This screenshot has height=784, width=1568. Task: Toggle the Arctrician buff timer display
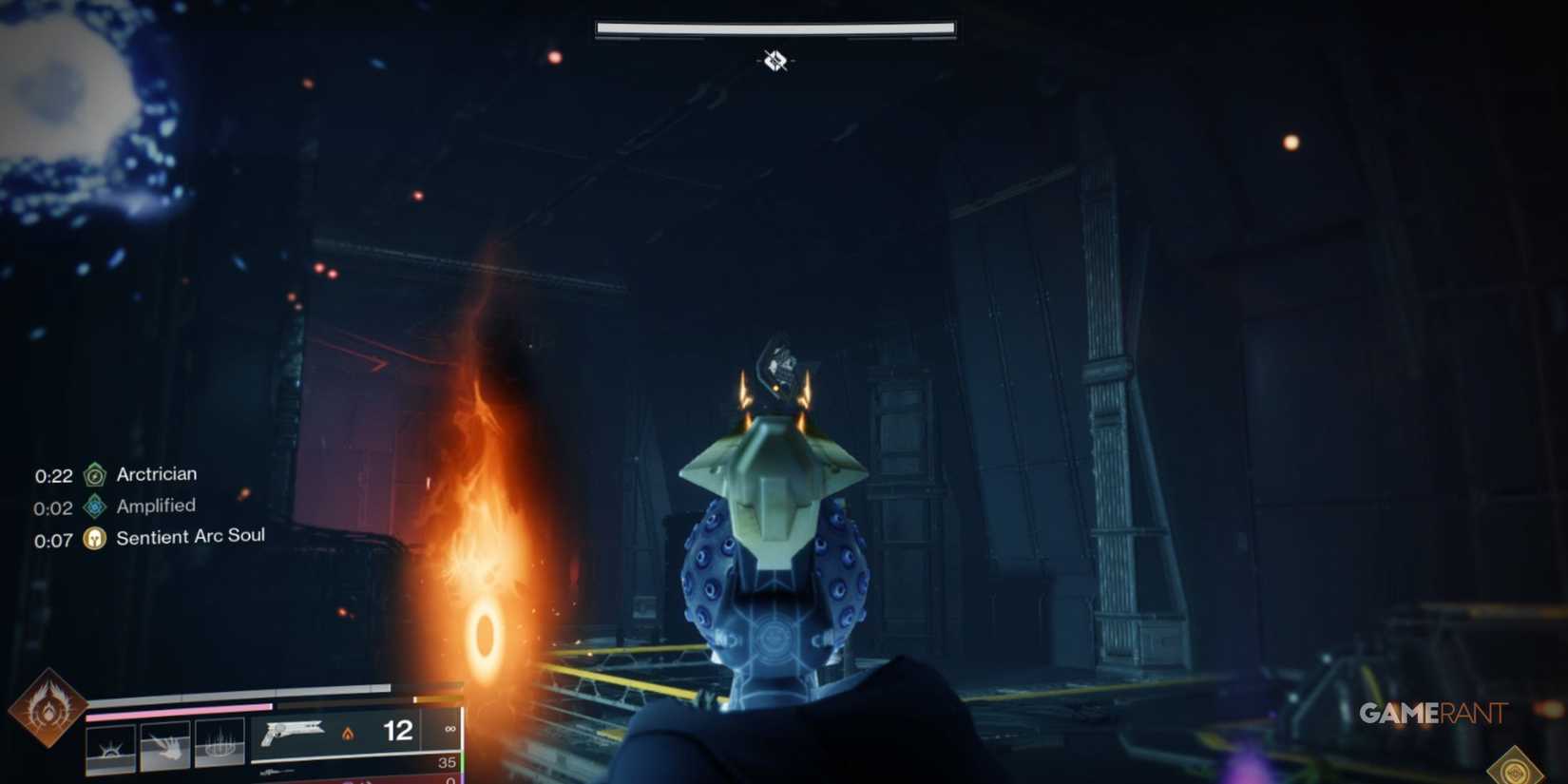(53, 474)
